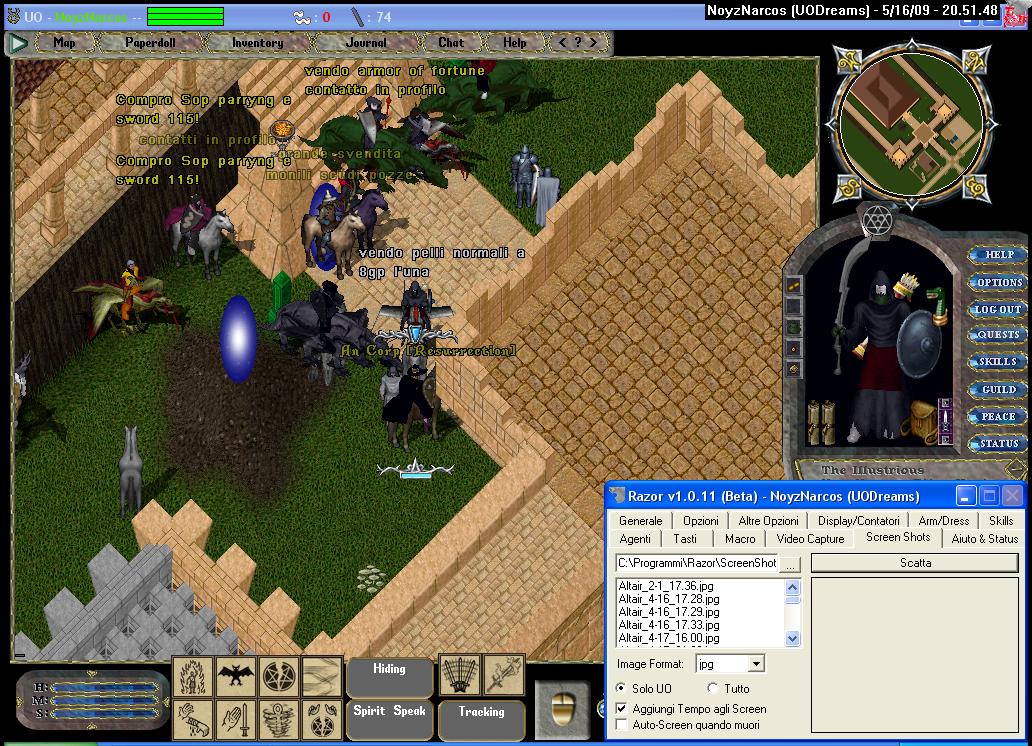
Task: Open the Journal menu entry
Action: coord(366,43)
